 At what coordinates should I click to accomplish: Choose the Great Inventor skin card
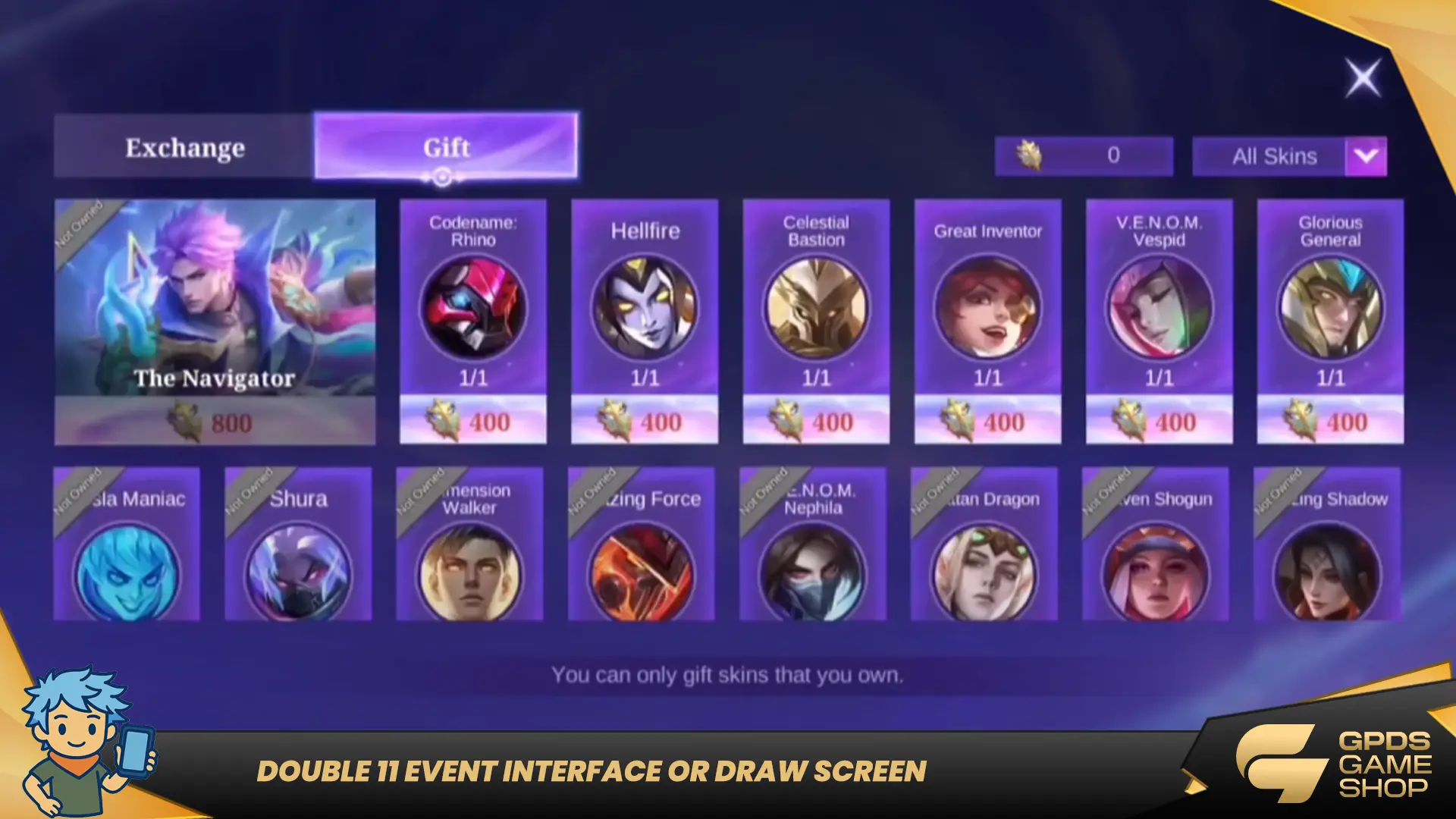click(x=987, y=321)
